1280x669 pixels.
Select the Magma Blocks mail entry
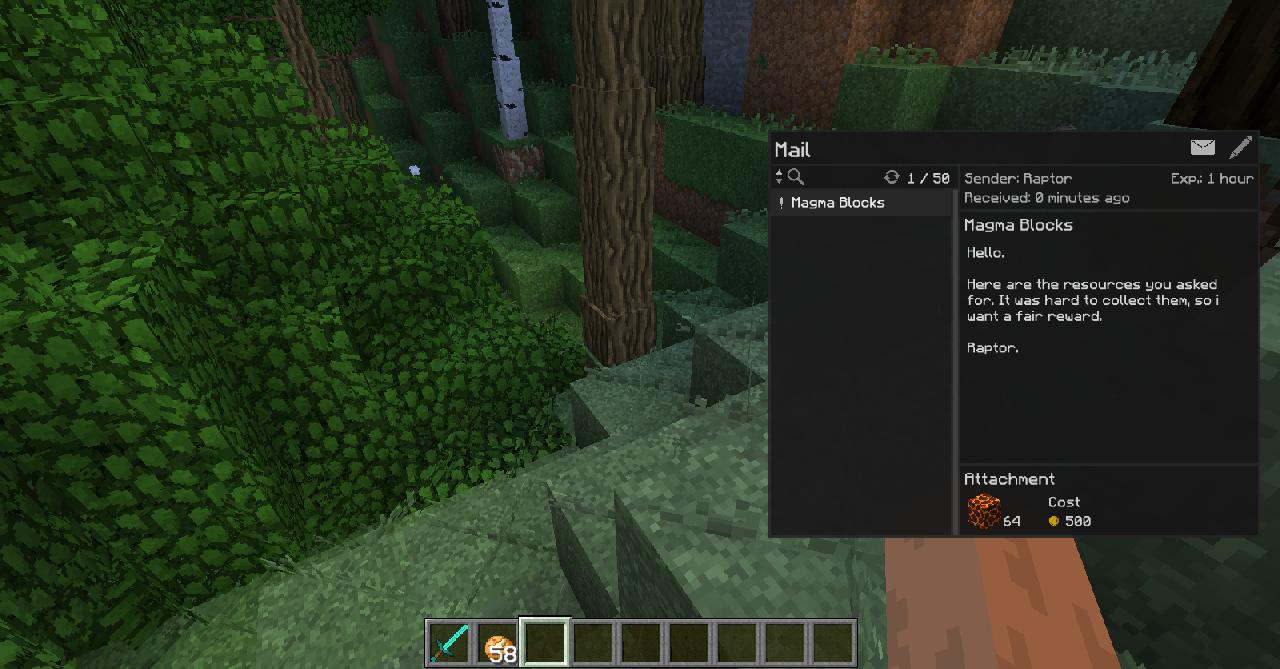tap(838, 203)
